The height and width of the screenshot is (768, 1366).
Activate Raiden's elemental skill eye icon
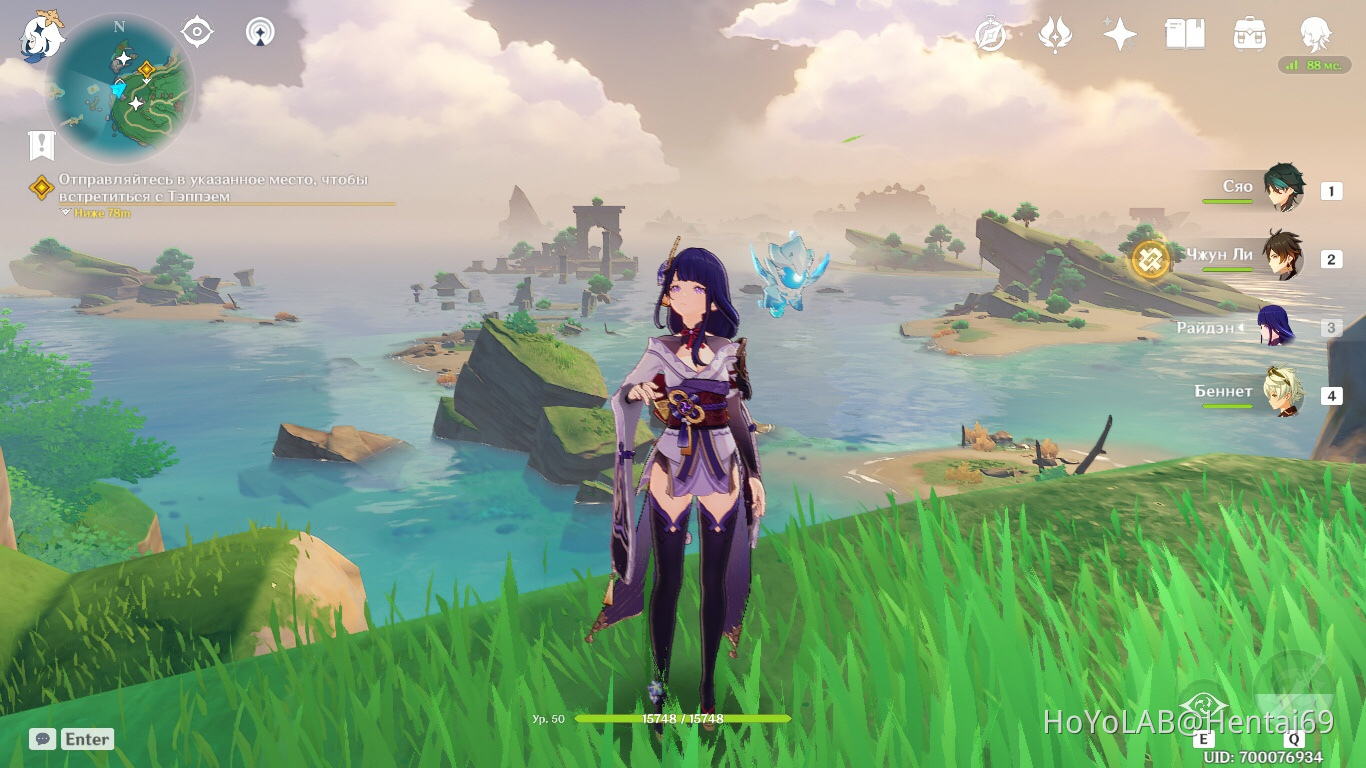(x=1204, y=706)
